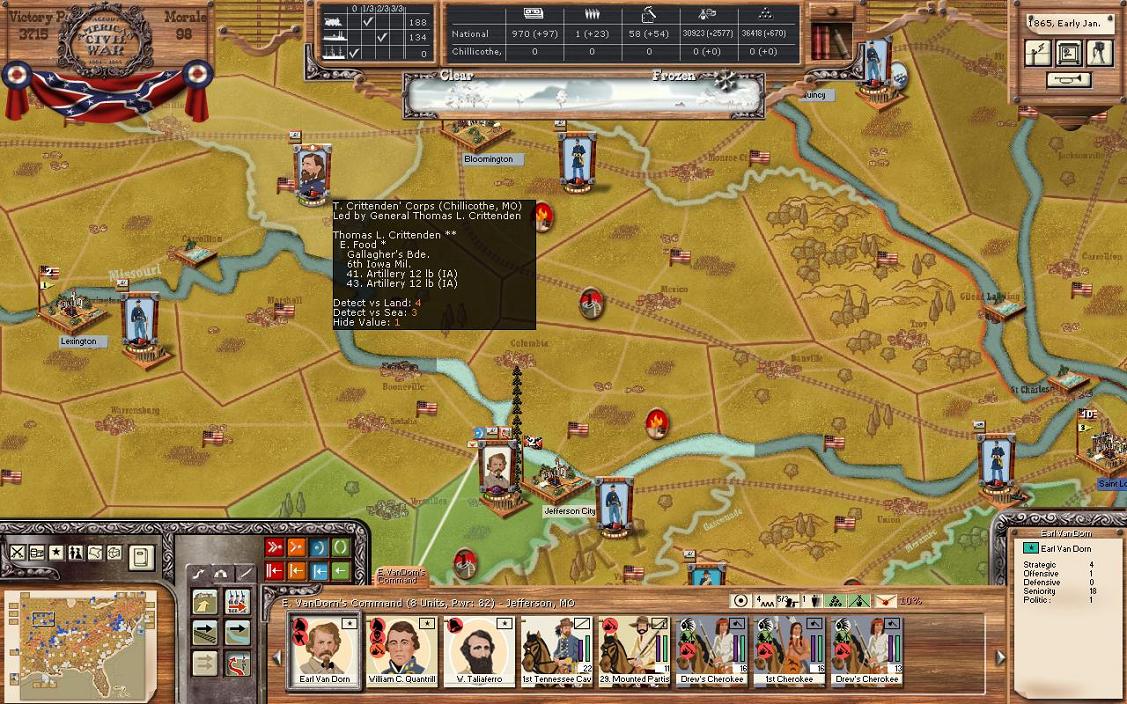Select Earl Van Dorn's leader portrait card
Image resolution: width=1127 pixels, height=704 pixels.
(x=323, y=648)
